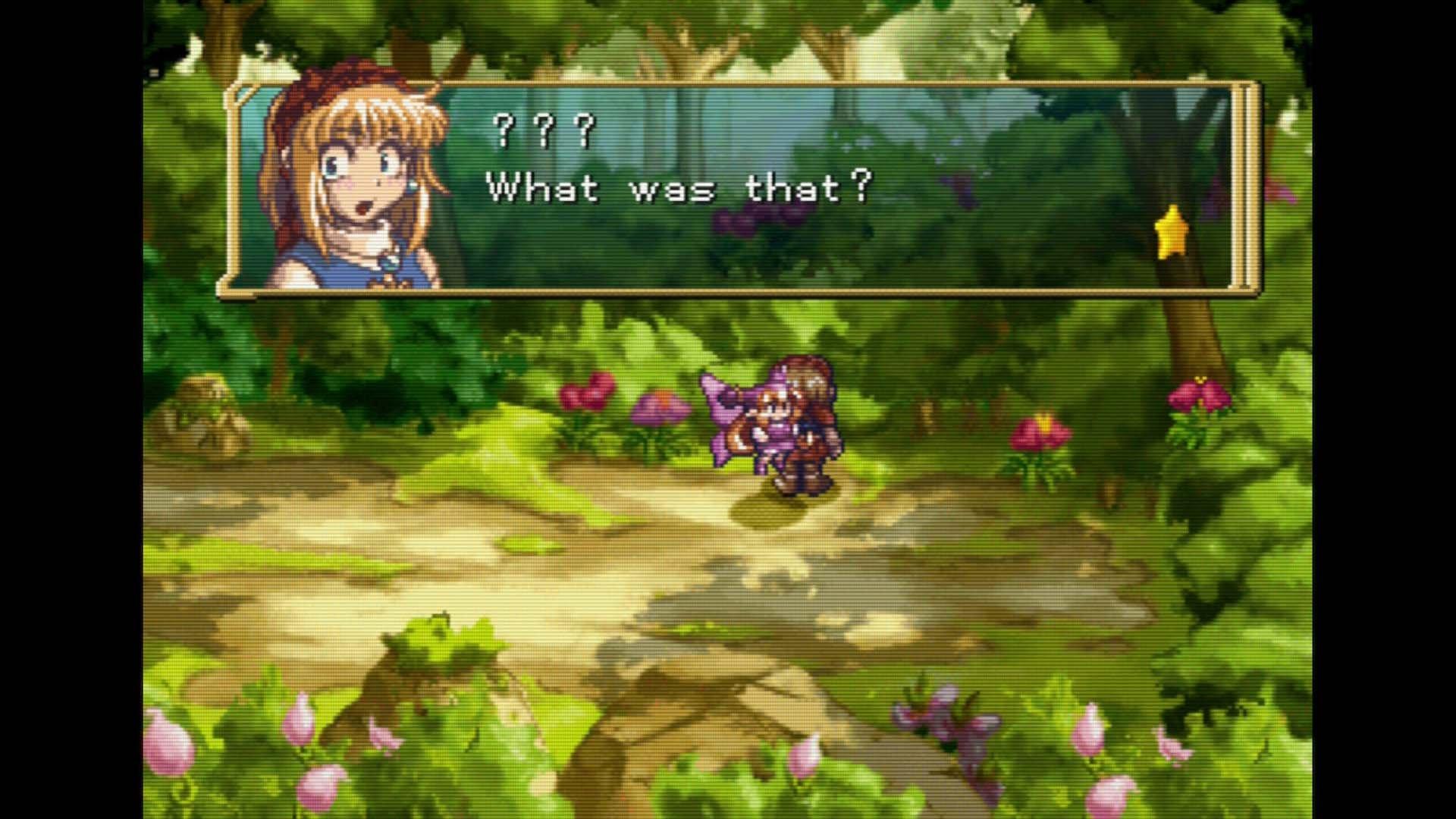Select the ??? speaker name label
Viewport: 1456px width, 819px height.
click(542, 129)
